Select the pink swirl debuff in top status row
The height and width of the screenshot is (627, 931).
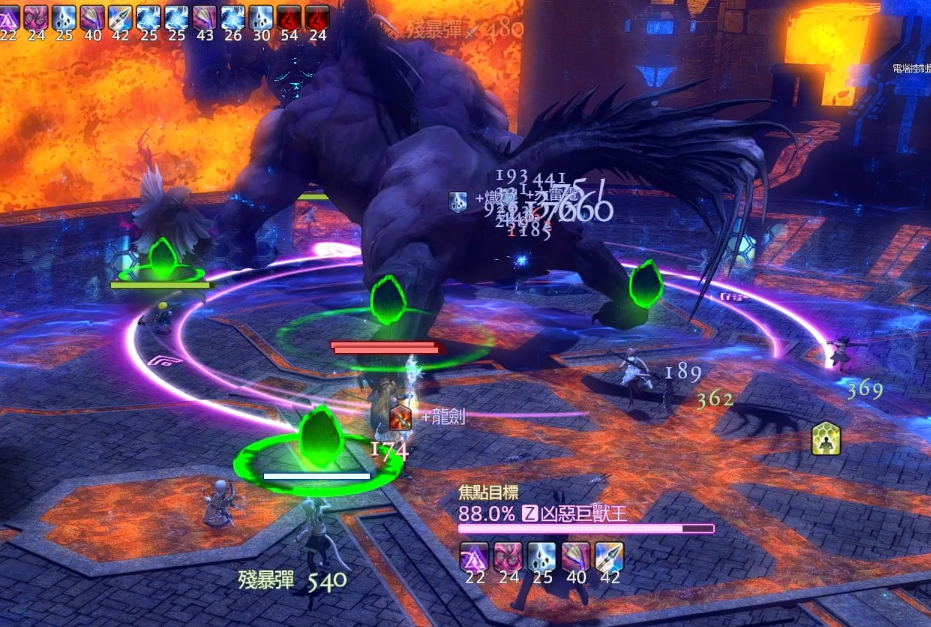tap(37, 16)
